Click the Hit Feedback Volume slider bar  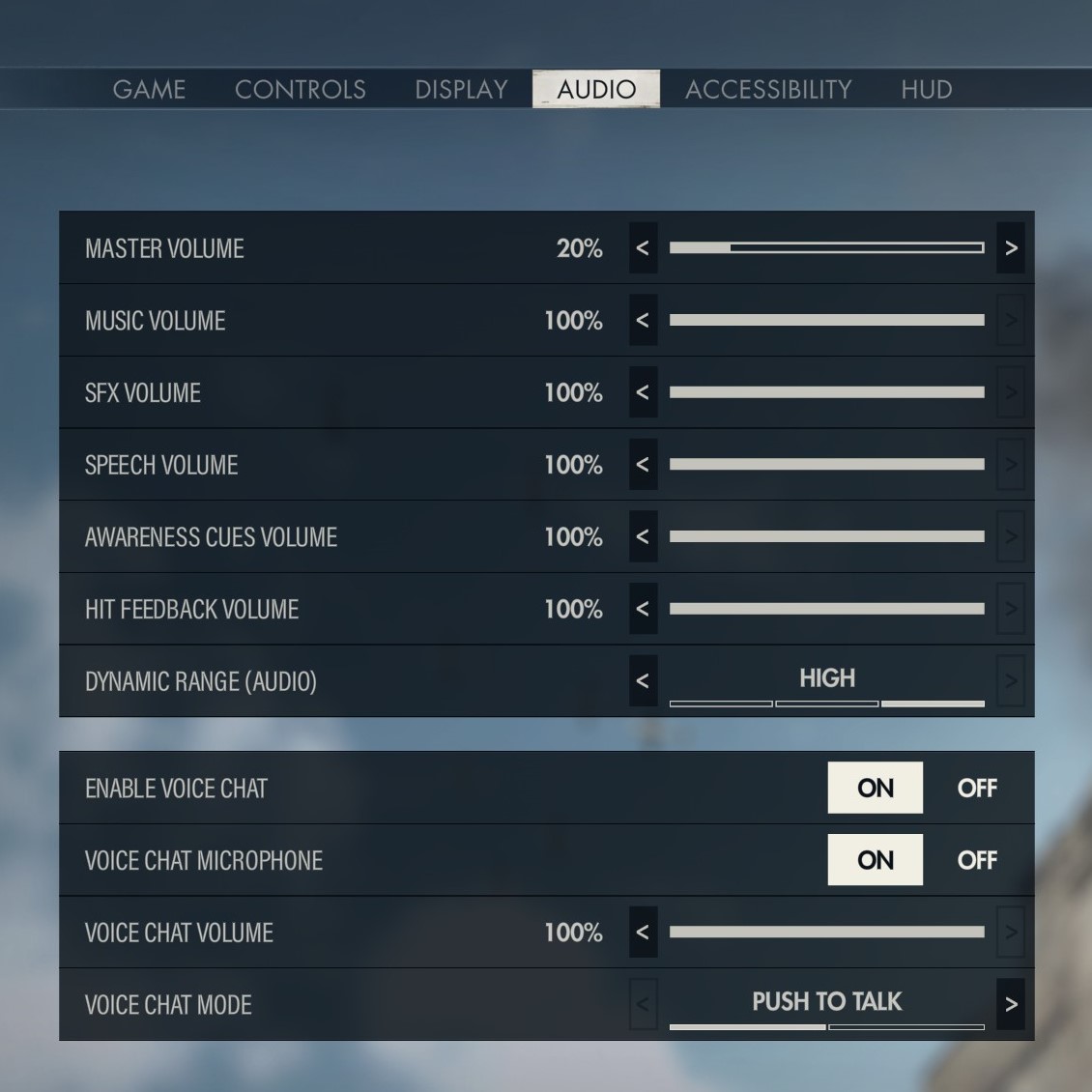[826, 609]
